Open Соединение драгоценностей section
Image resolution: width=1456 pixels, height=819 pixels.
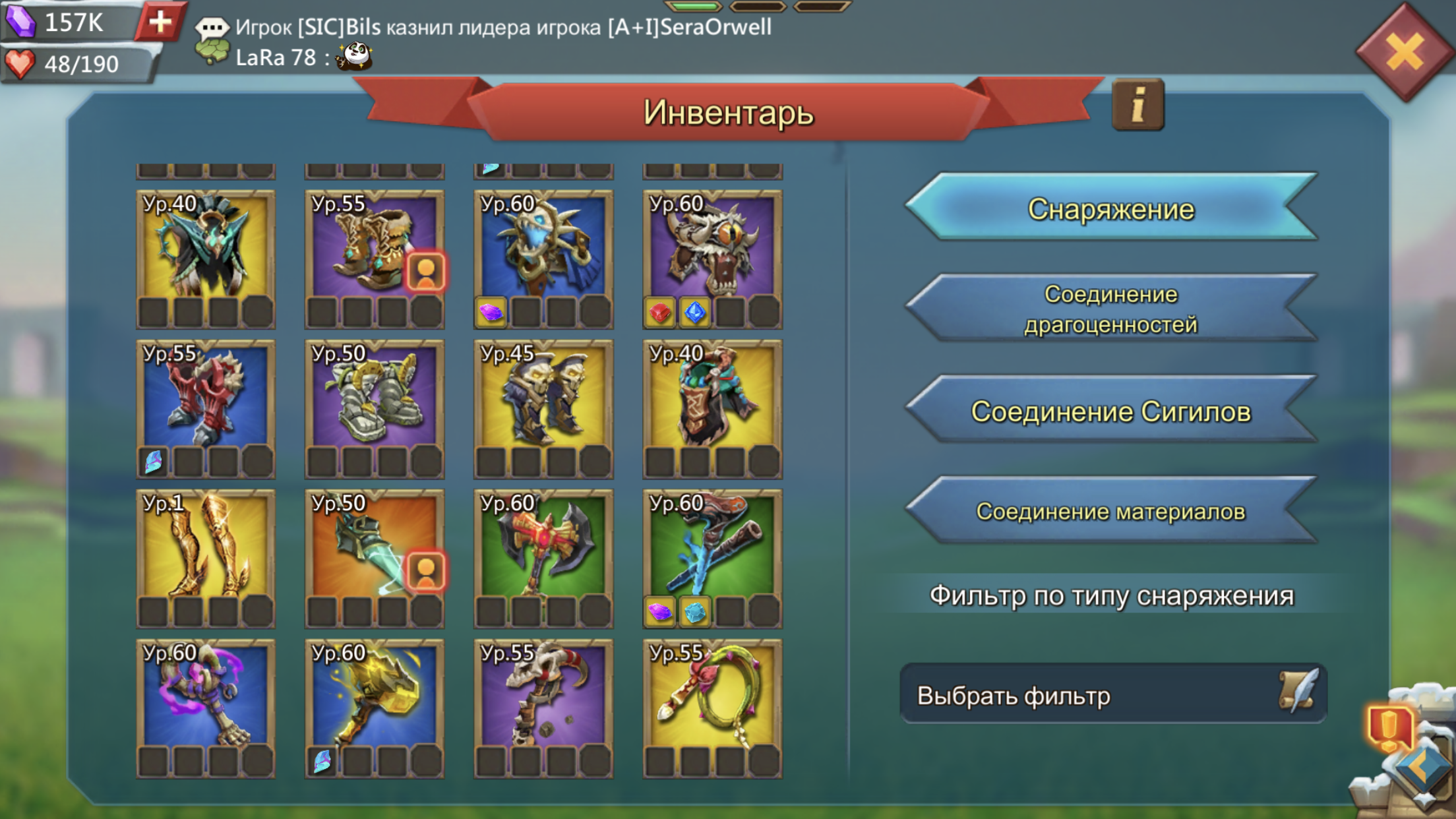coord(1111,309)
